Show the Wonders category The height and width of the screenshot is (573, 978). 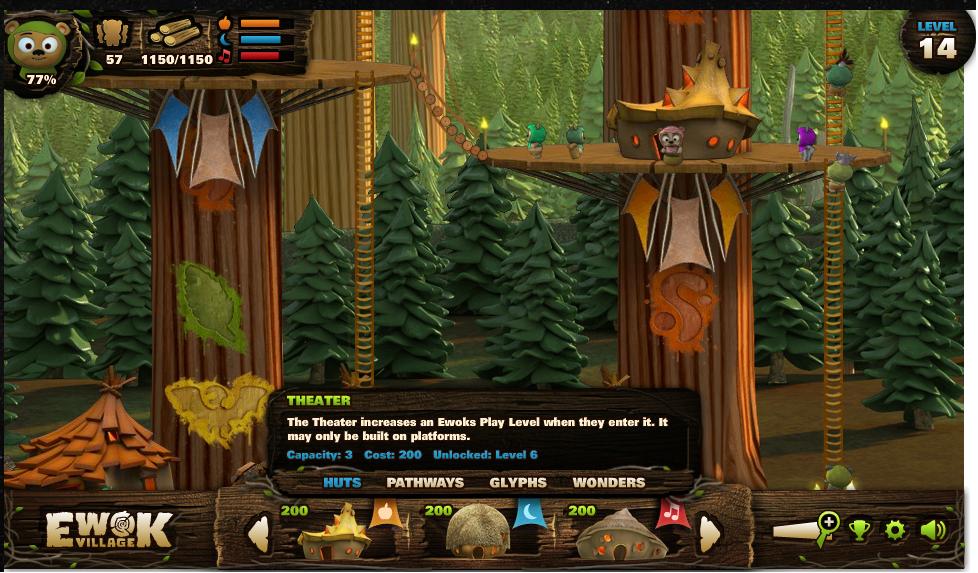608,482
